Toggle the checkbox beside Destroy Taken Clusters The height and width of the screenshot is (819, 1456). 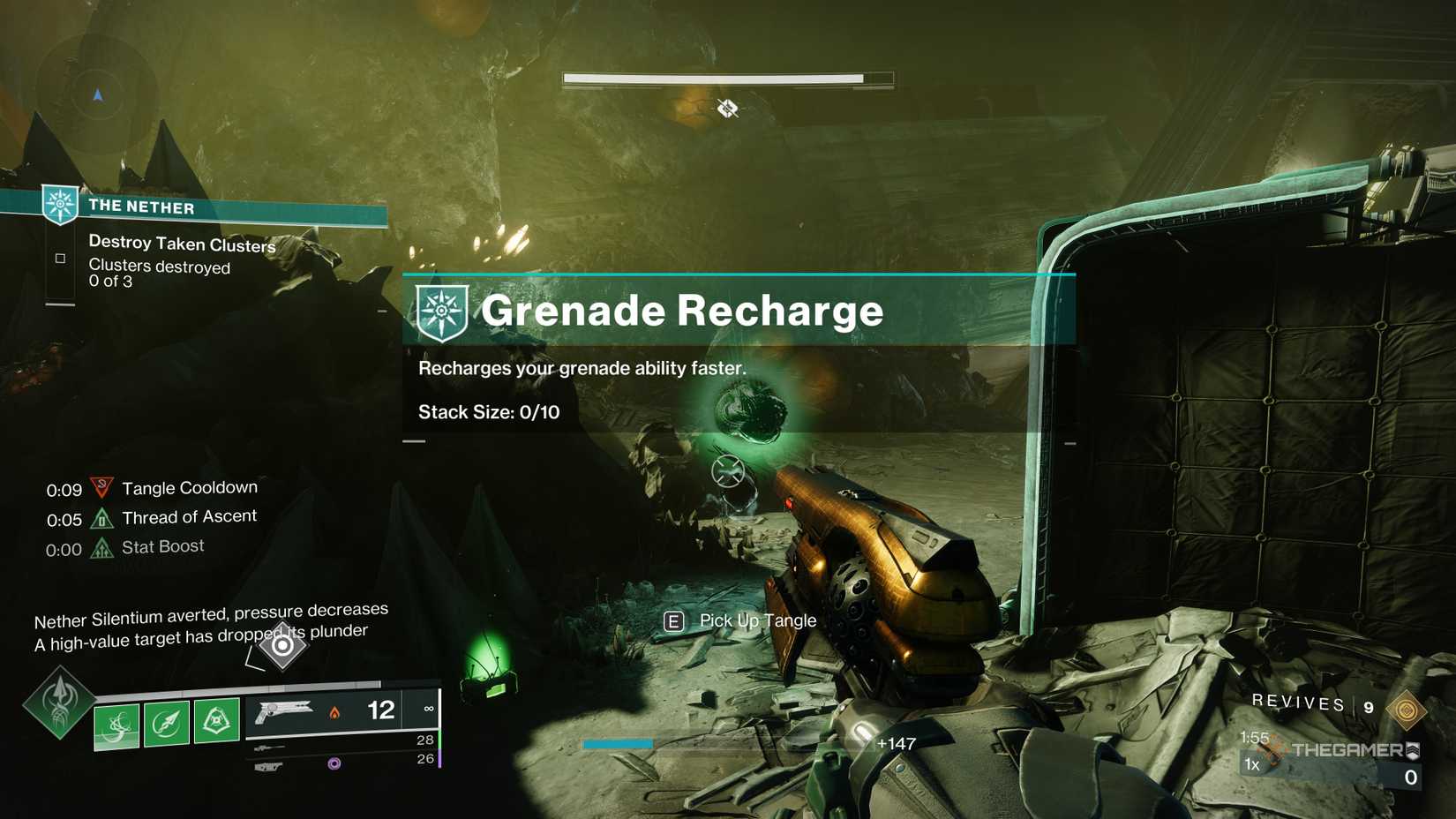click(x=60, y=257)
